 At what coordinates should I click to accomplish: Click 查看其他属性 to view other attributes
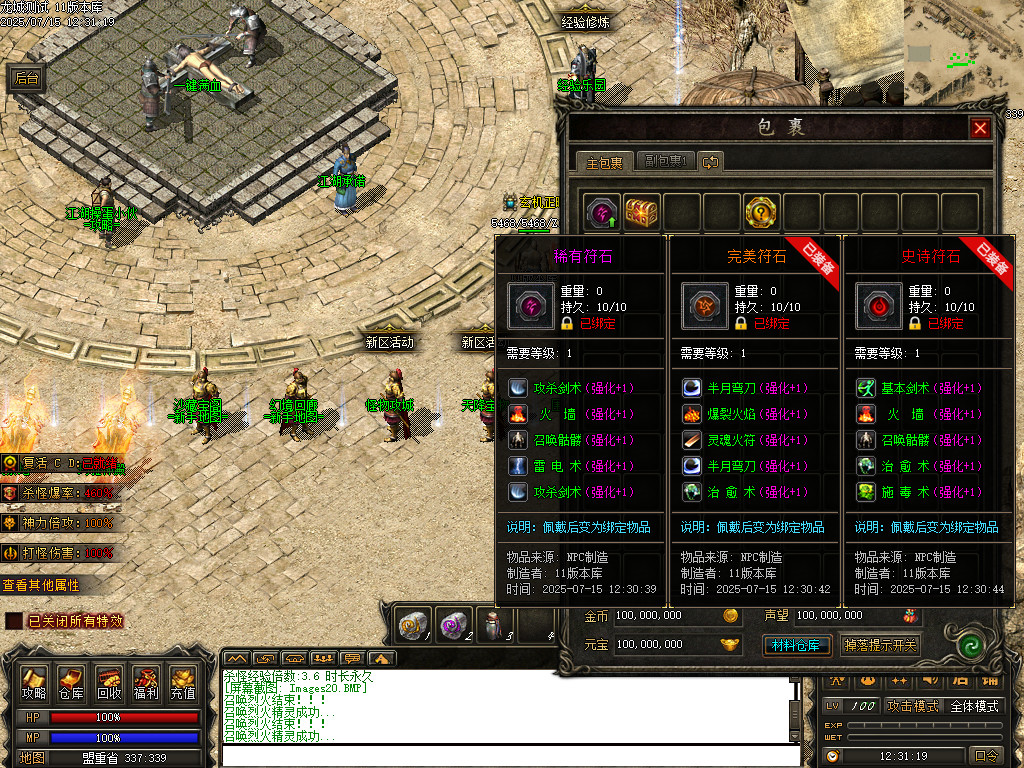(x=40, y=585)
